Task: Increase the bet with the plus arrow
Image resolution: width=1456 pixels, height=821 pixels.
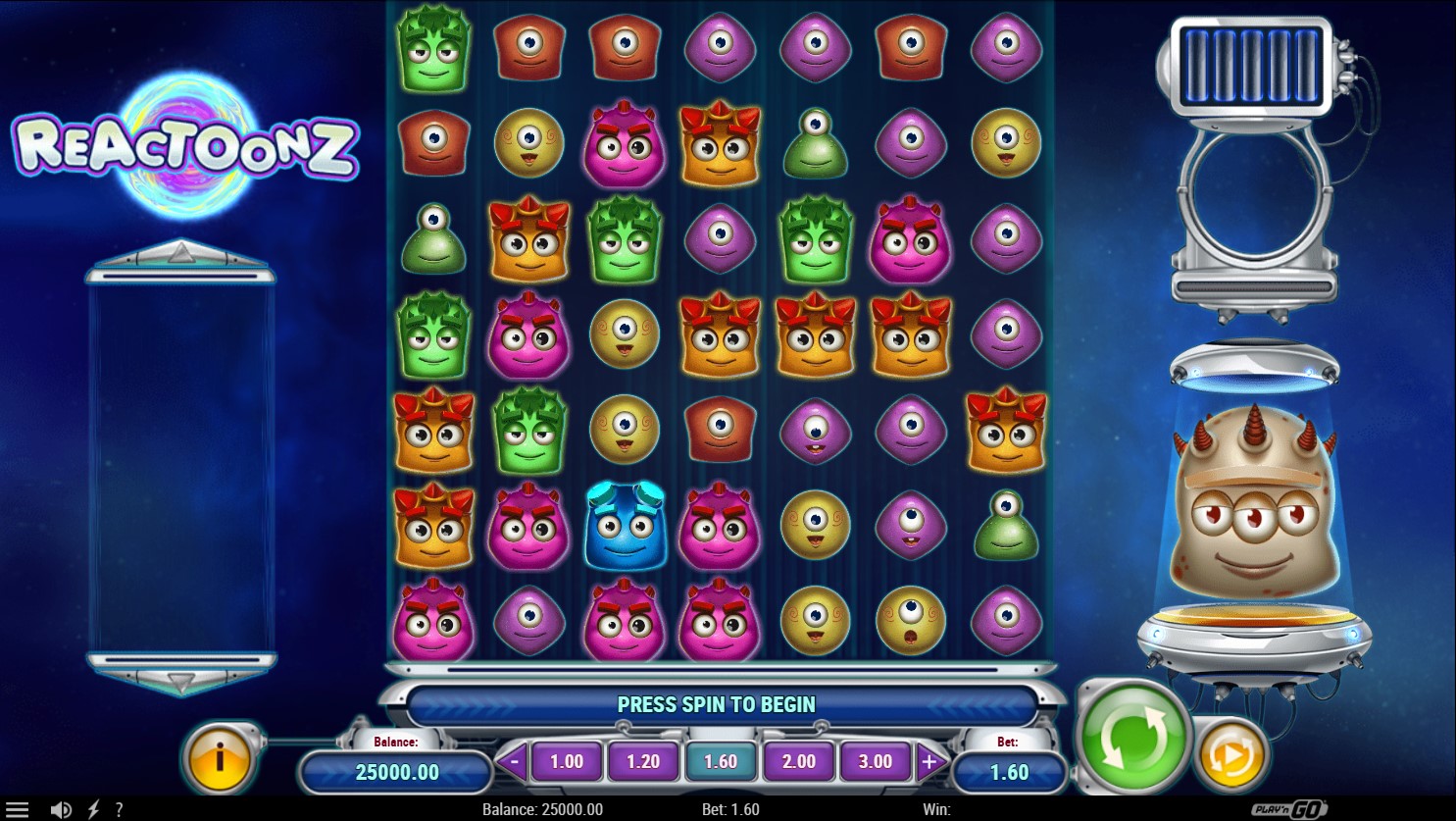Action: pos(929,761)
